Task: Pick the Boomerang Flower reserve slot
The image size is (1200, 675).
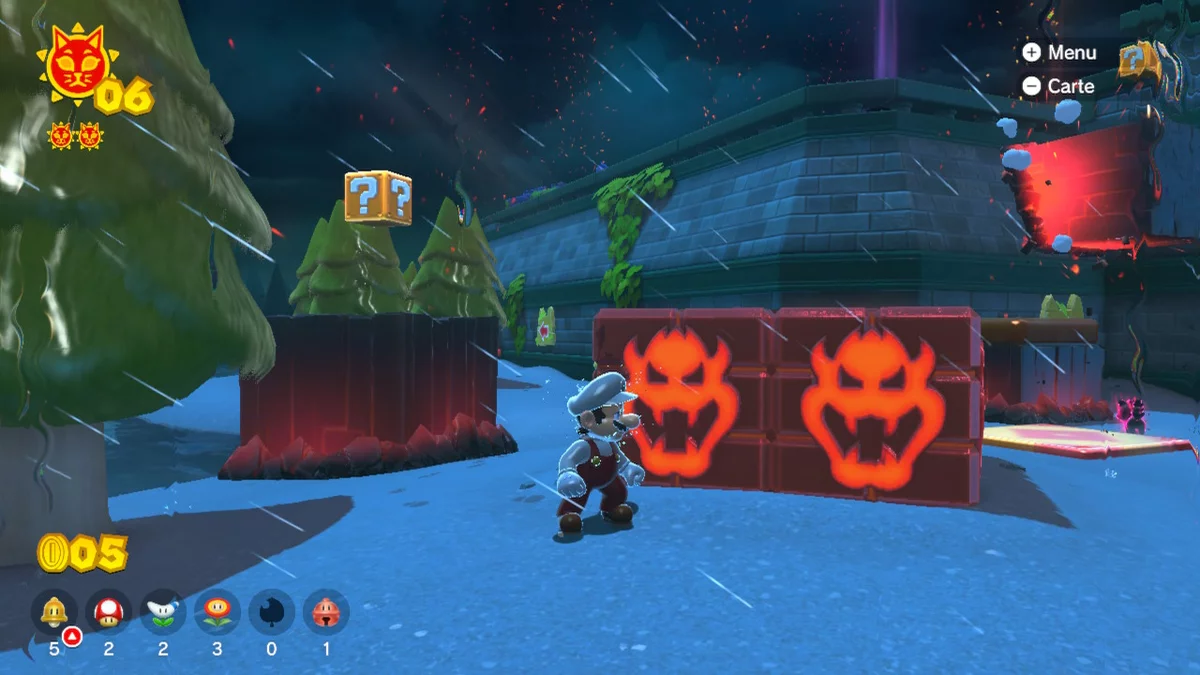Action: [163, 610]
